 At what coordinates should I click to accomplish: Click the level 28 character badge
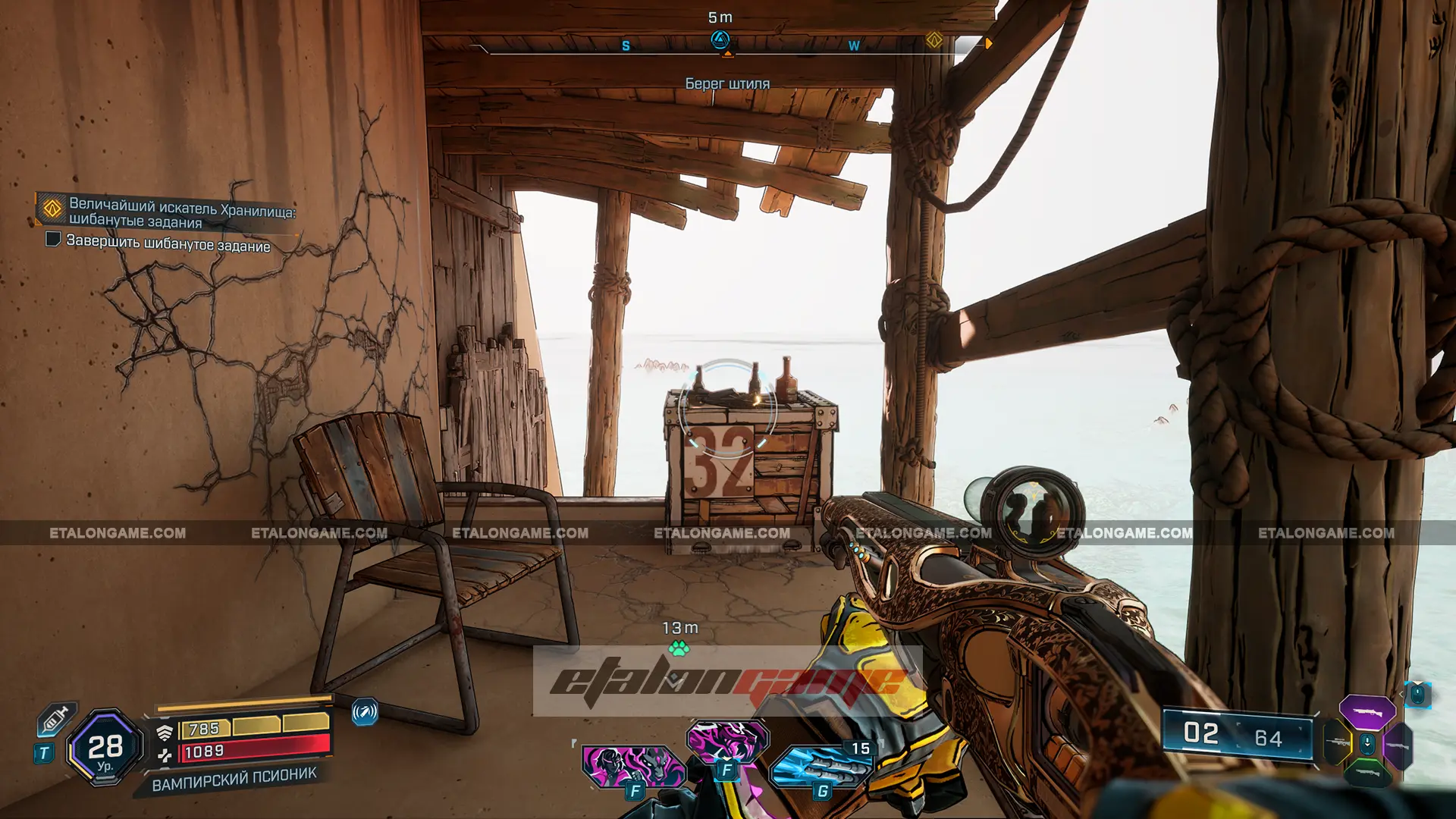[x=105, y=748]
